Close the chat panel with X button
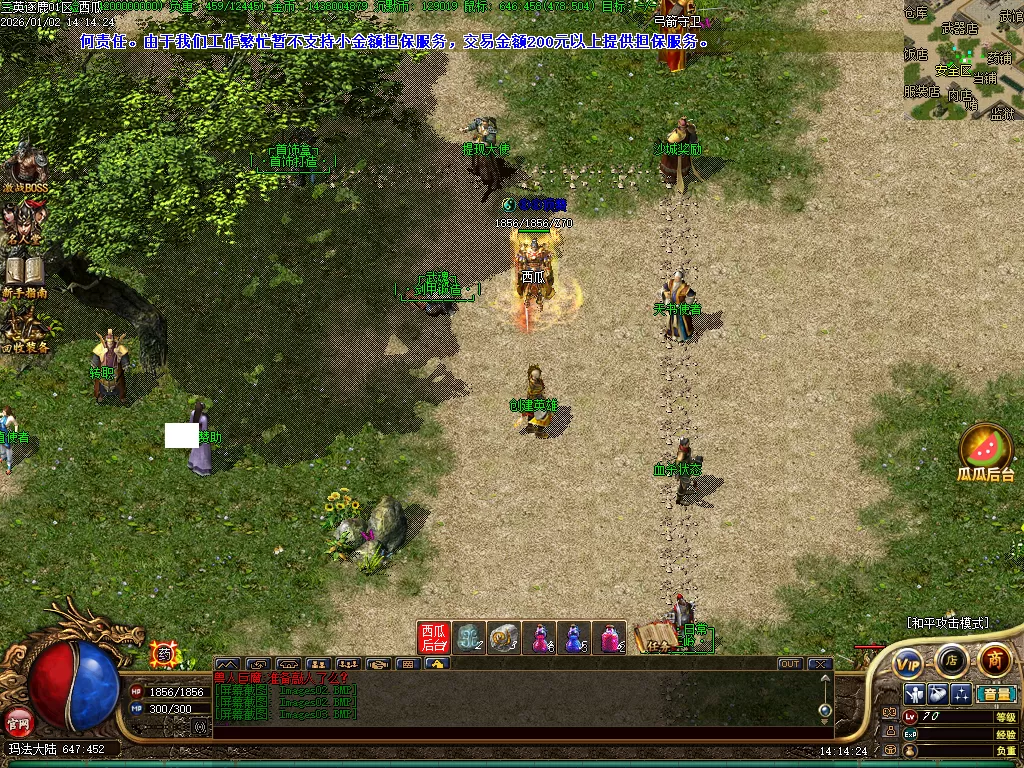Screen dimensions: 1024x768 pos(820,664)
